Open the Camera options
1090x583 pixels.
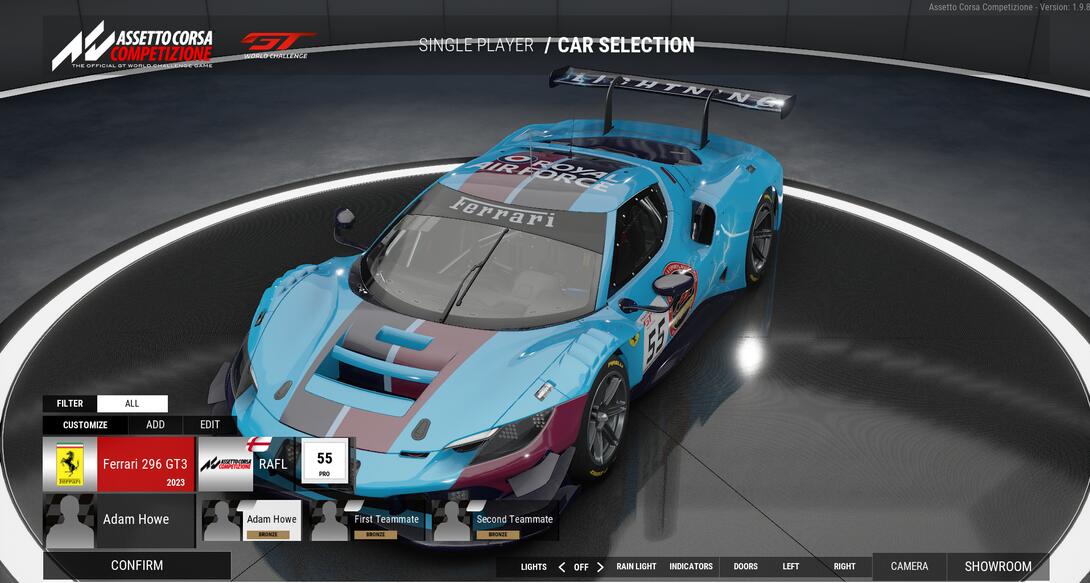909,567
